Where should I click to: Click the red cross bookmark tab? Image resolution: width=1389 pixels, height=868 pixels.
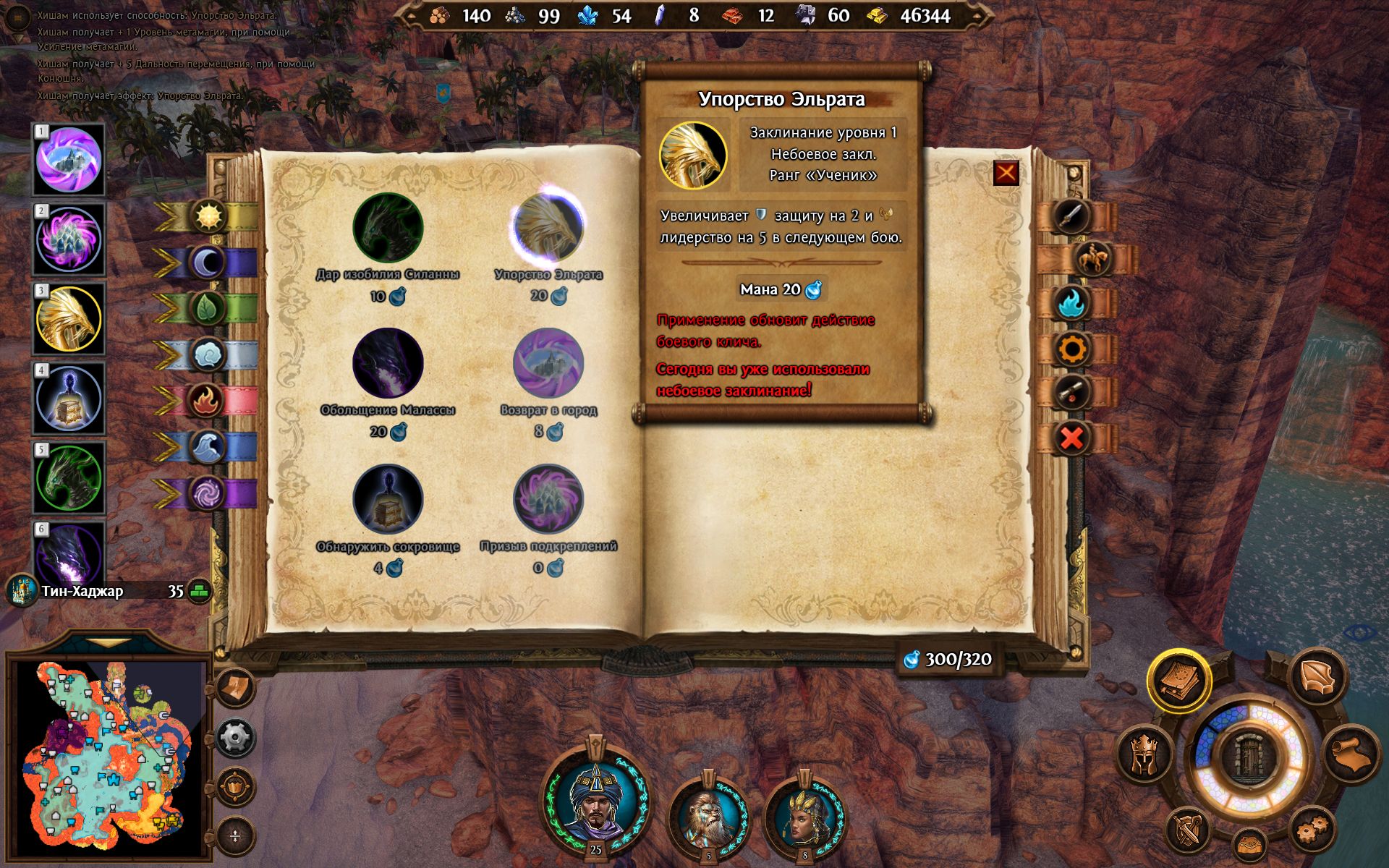(x=1071, y=438)
